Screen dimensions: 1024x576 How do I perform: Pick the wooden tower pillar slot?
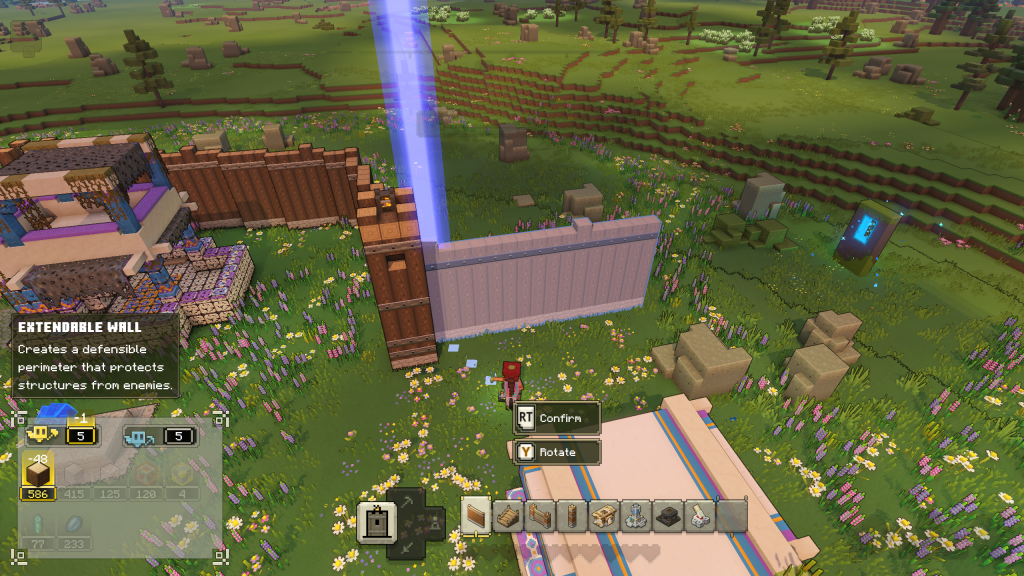pos(572,516)
